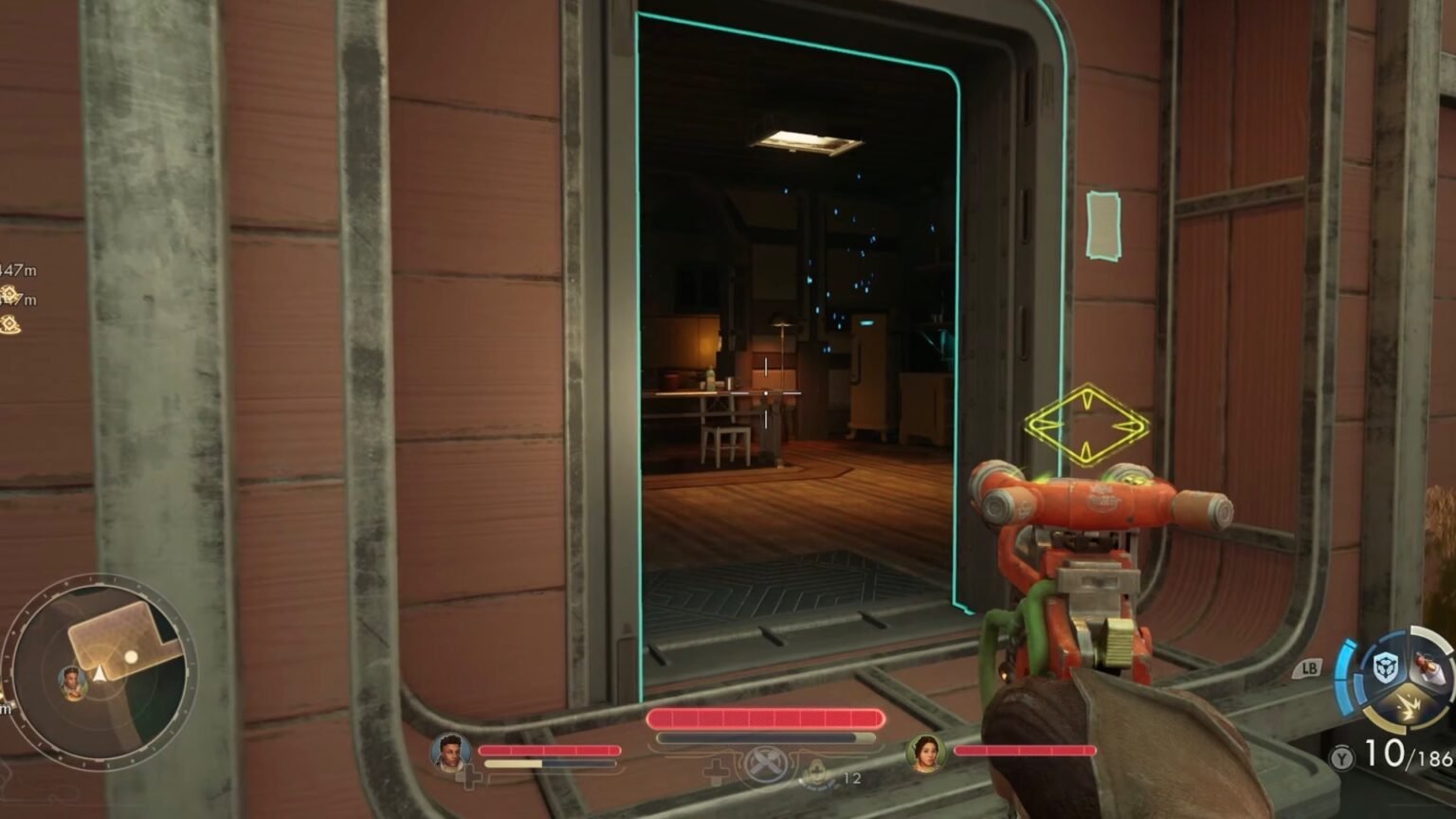Open the circular minimap
This screenshot has width=1456, height=819.
100,671
